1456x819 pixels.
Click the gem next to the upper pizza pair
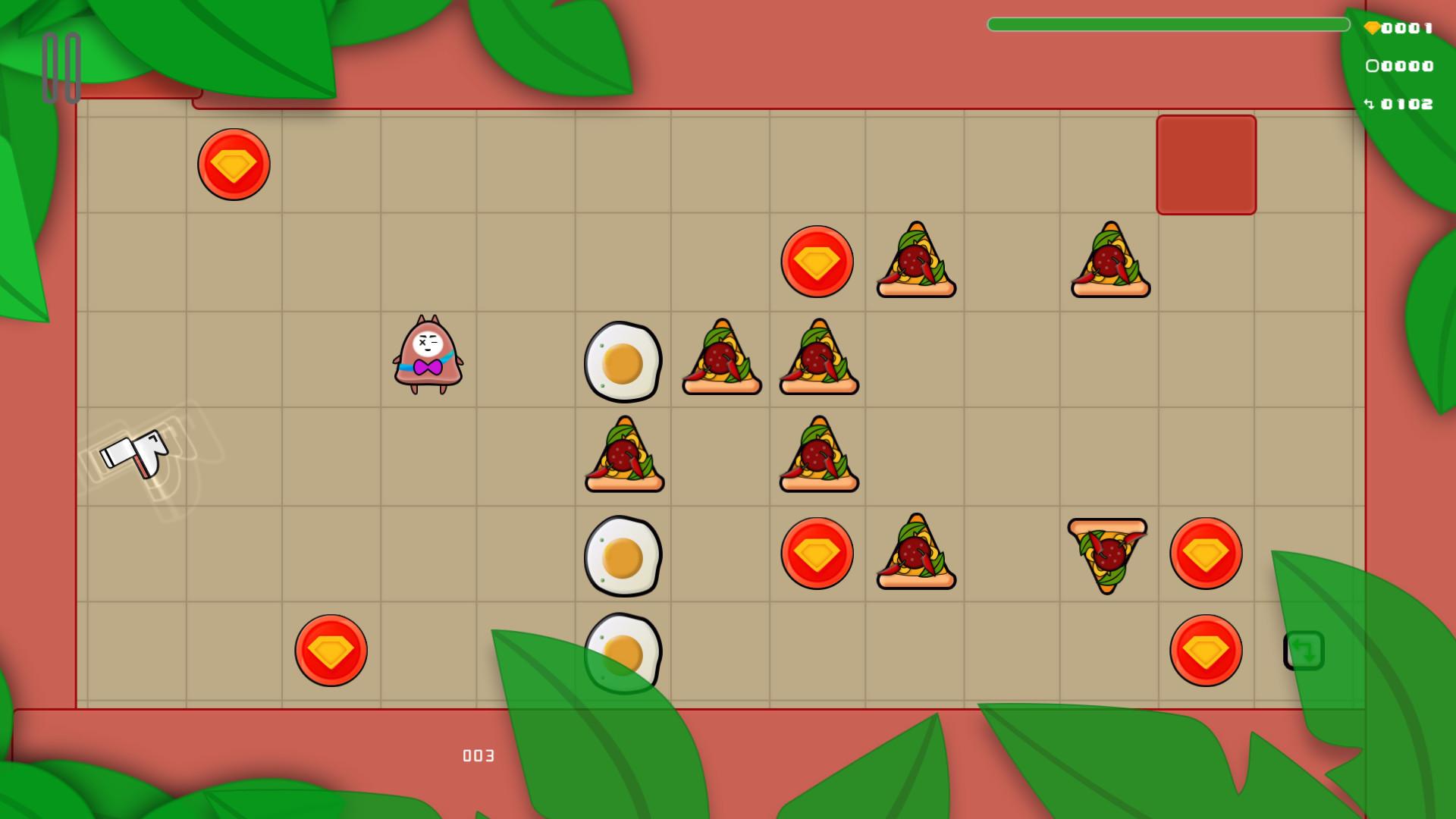817,261
